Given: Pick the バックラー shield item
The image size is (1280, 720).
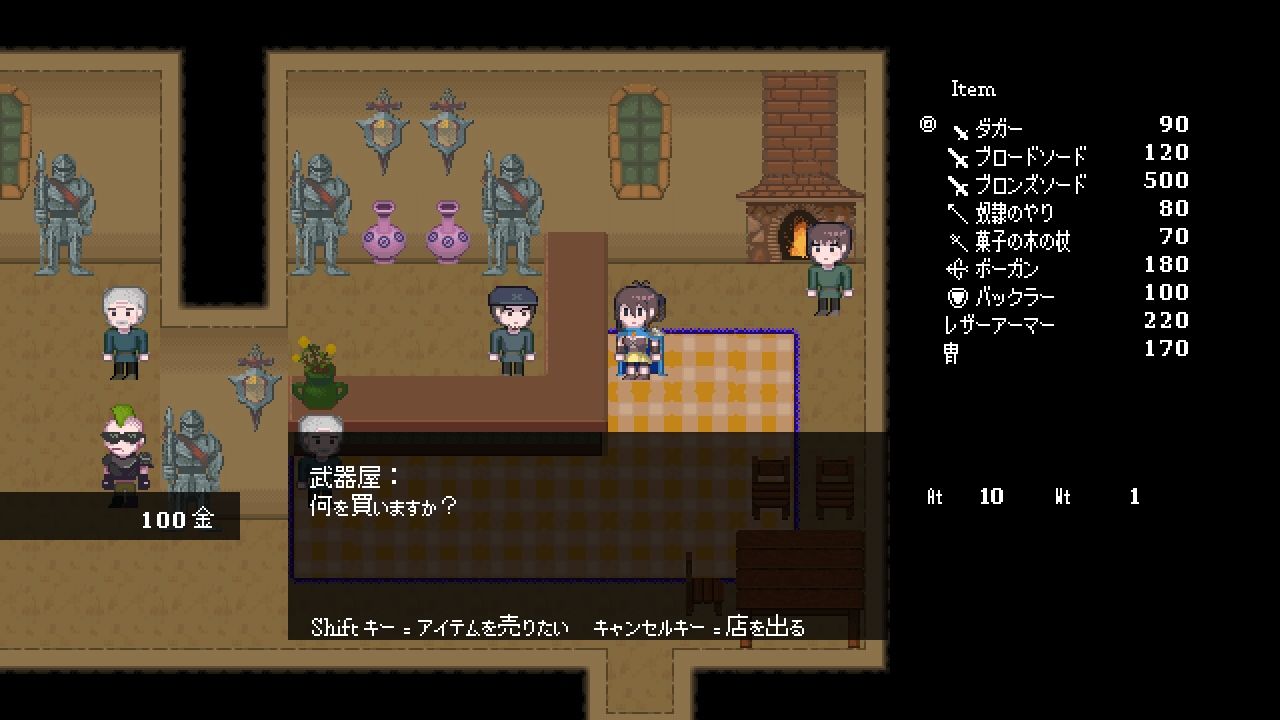Looking at the screenshot, I should tap(1014, 297).
